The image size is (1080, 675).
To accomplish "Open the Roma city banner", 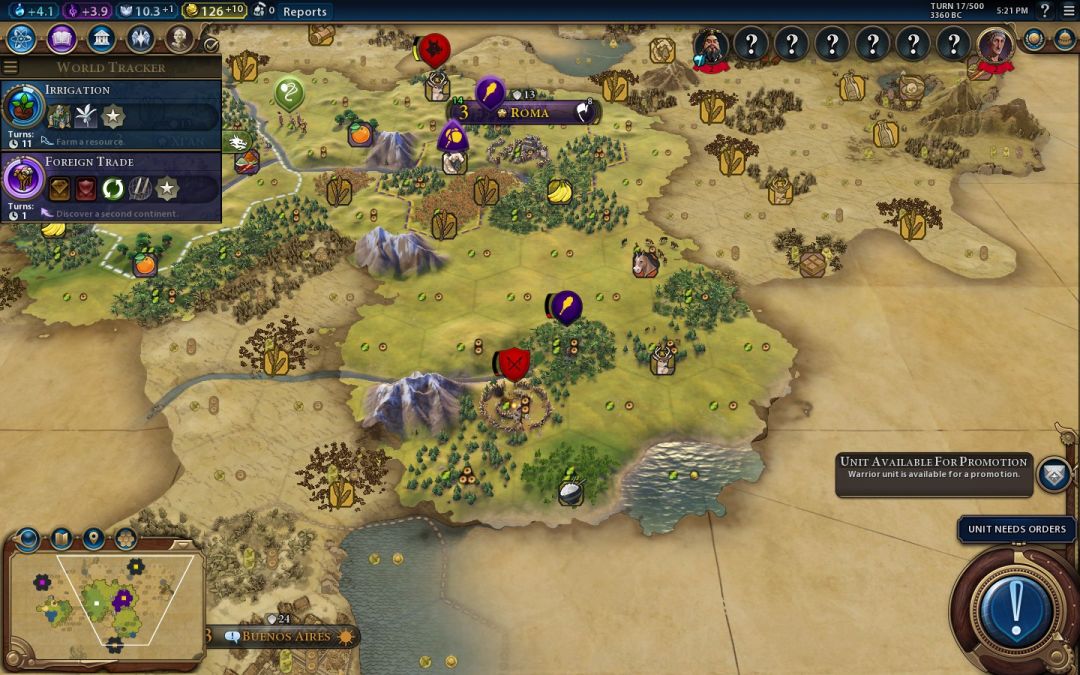I will tap(529, 112).
